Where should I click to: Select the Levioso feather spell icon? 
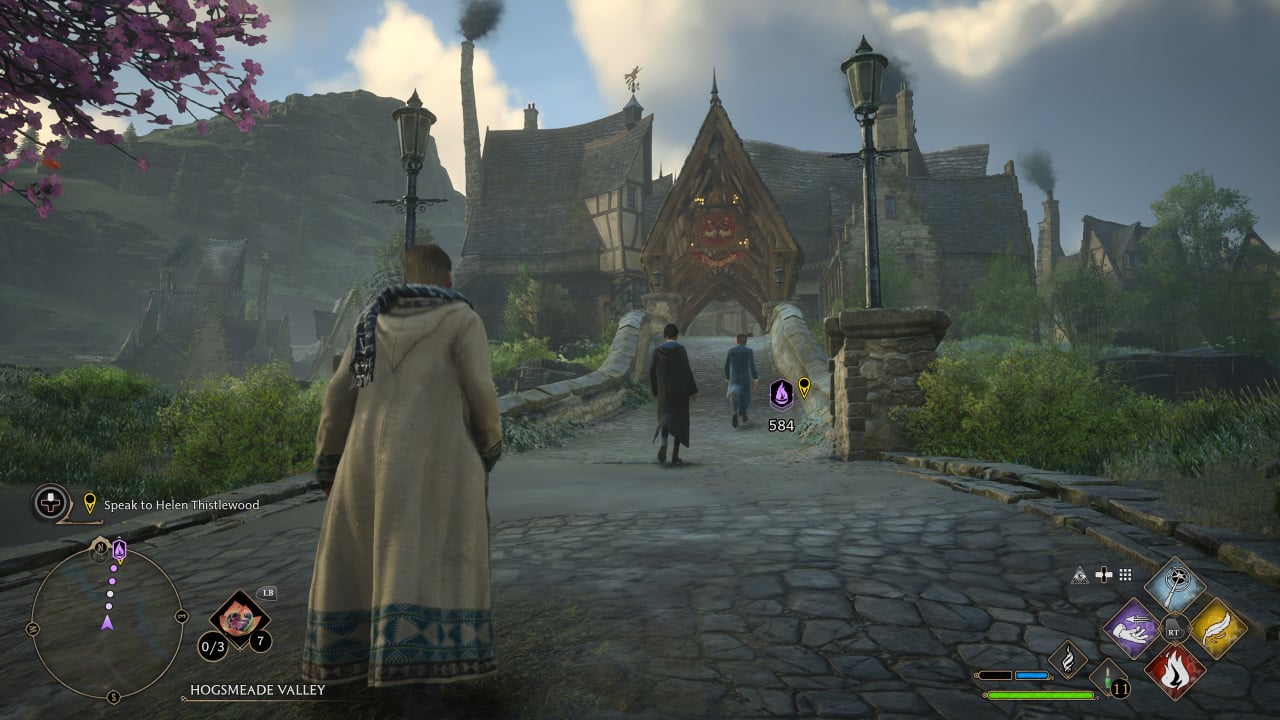pyautogui.click(x=1219, y=626)
